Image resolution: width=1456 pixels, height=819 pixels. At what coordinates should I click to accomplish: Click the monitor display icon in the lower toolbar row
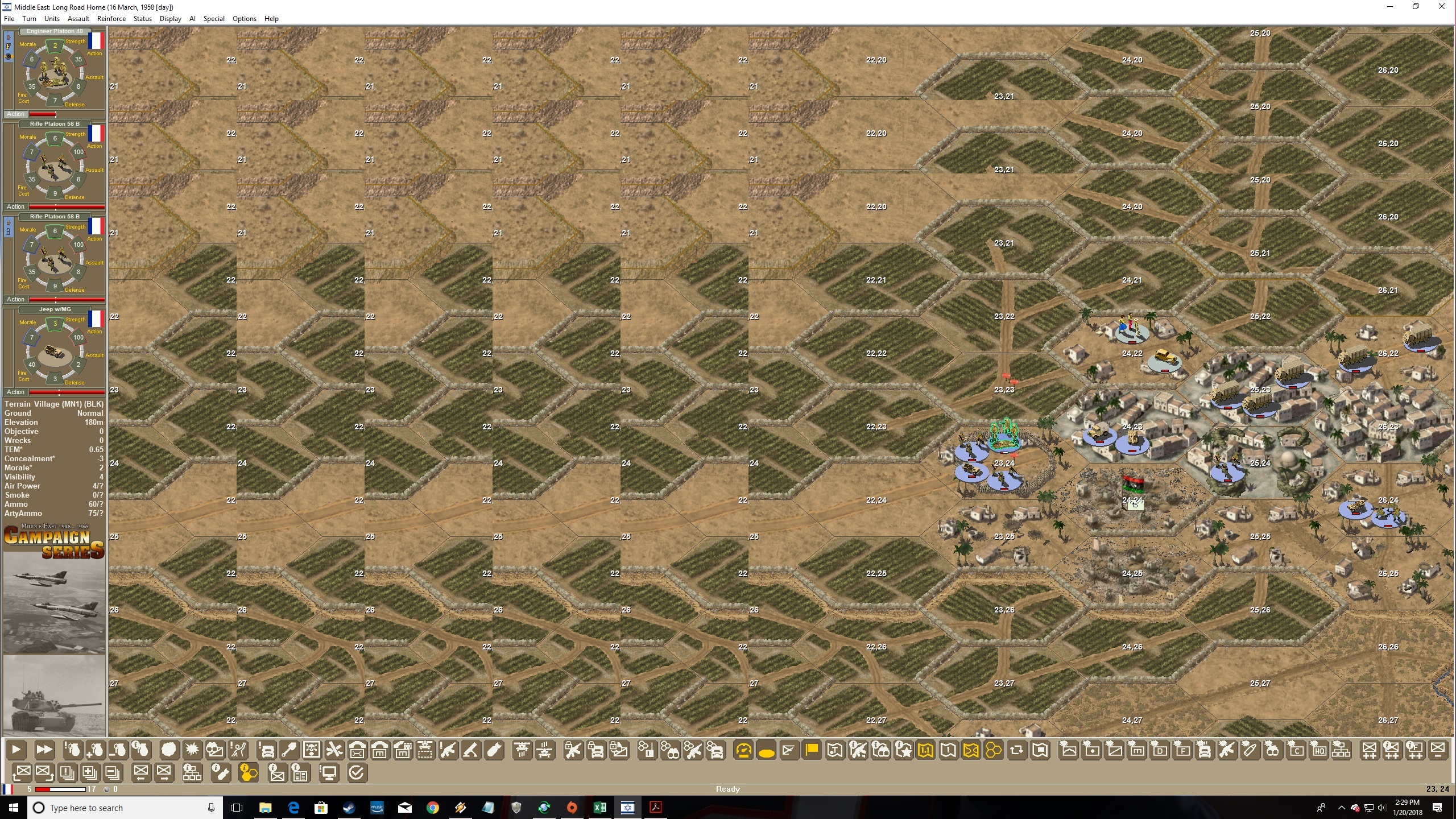(x=328, y=772)
